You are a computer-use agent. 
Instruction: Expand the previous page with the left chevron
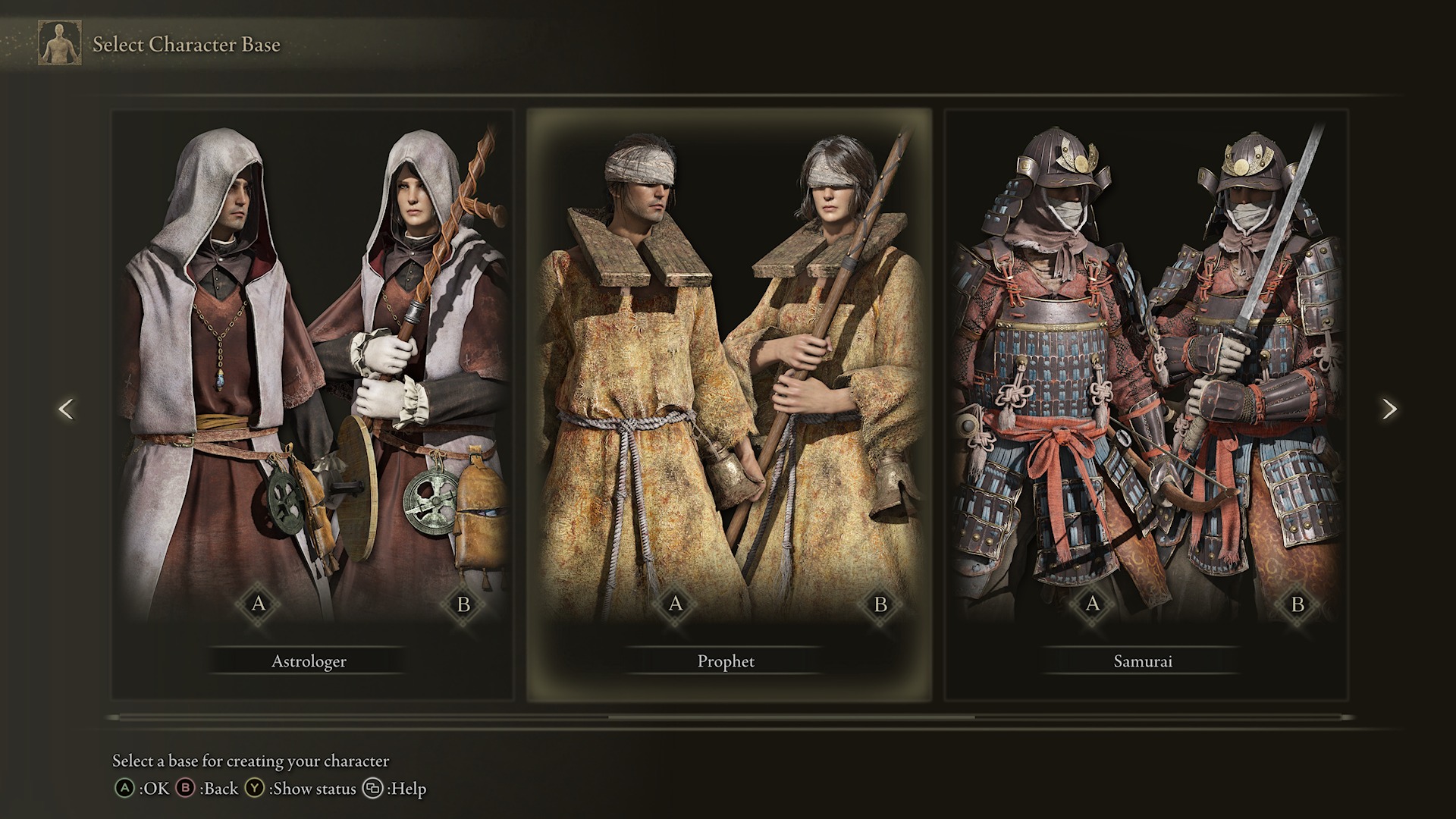point(65,409)
